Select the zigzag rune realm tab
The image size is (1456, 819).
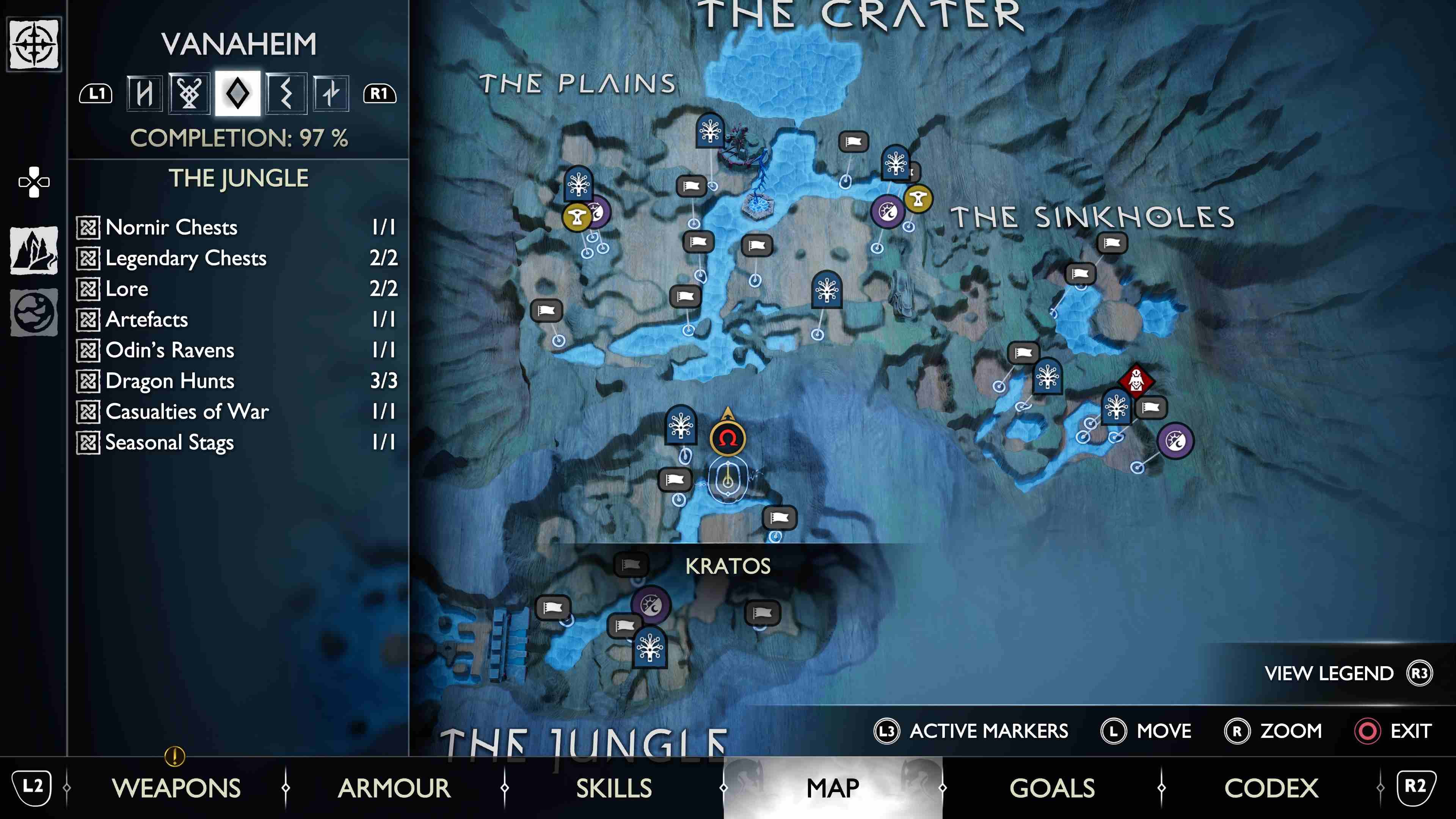pyautogui.click(x=286, y=93)
